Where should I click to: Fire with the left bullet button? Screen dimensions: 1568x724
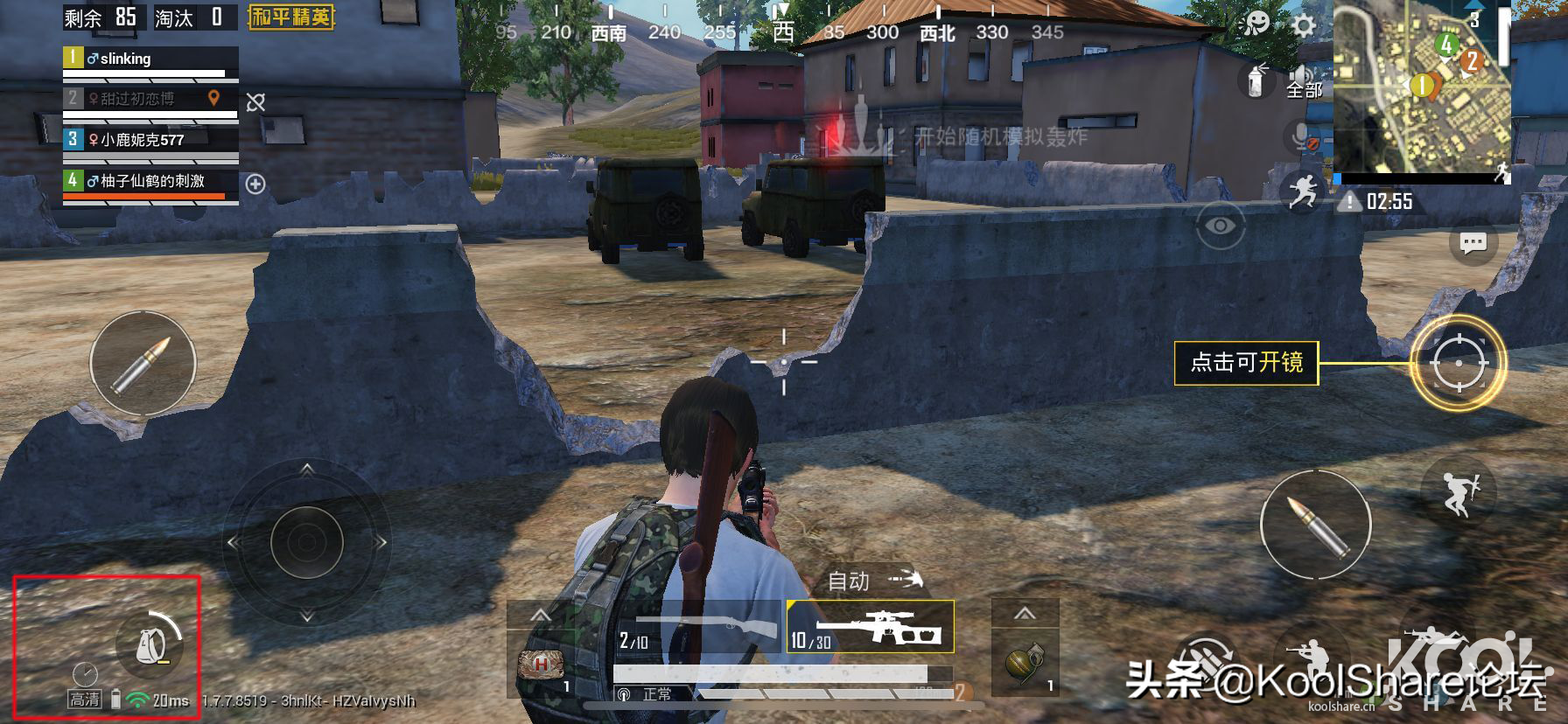coord(143,365)
